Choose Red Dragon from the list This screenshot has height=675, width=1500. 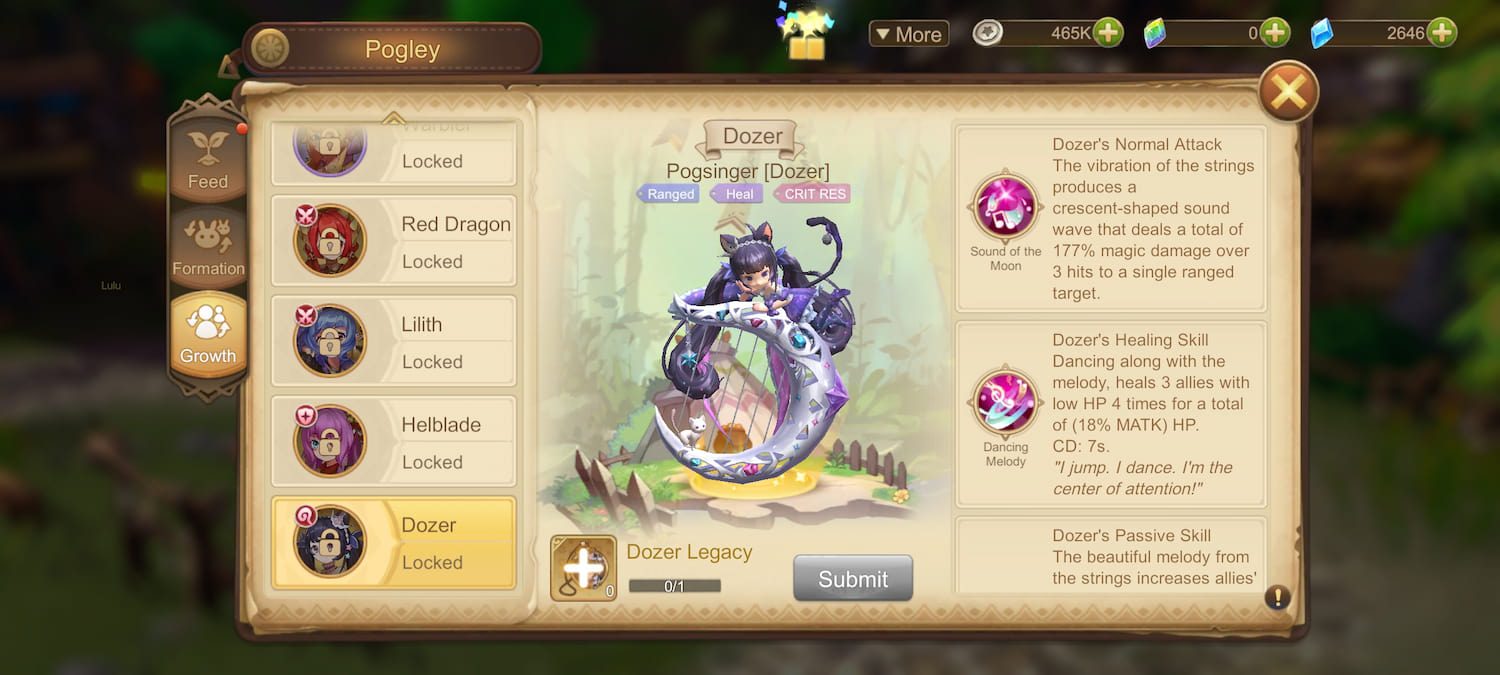click(394, 242)
